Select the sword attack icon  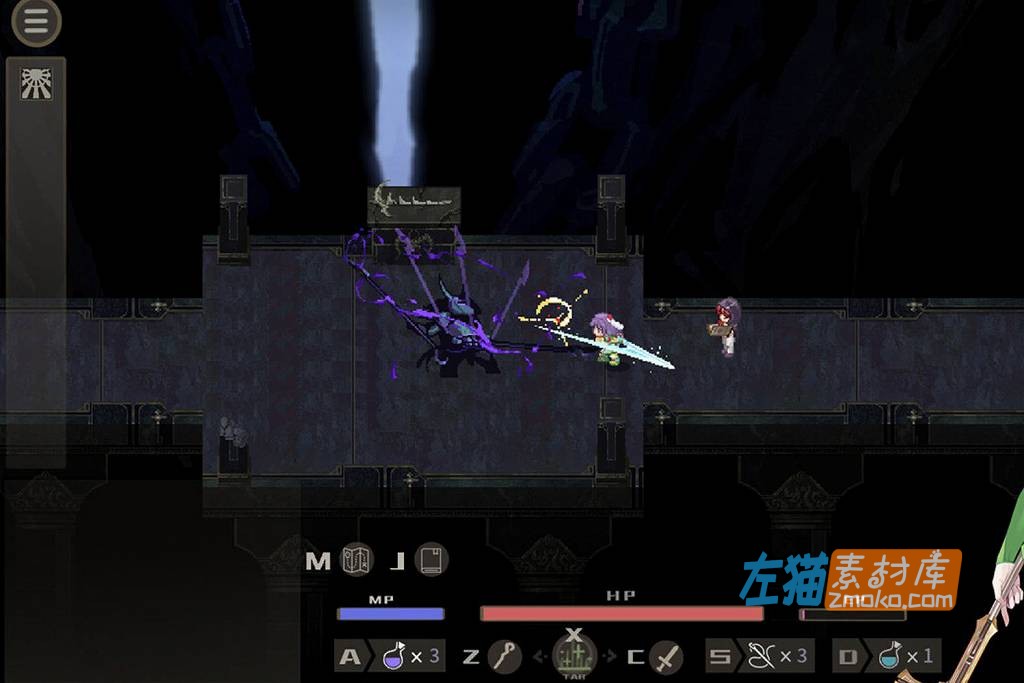(x=666, y=657)
